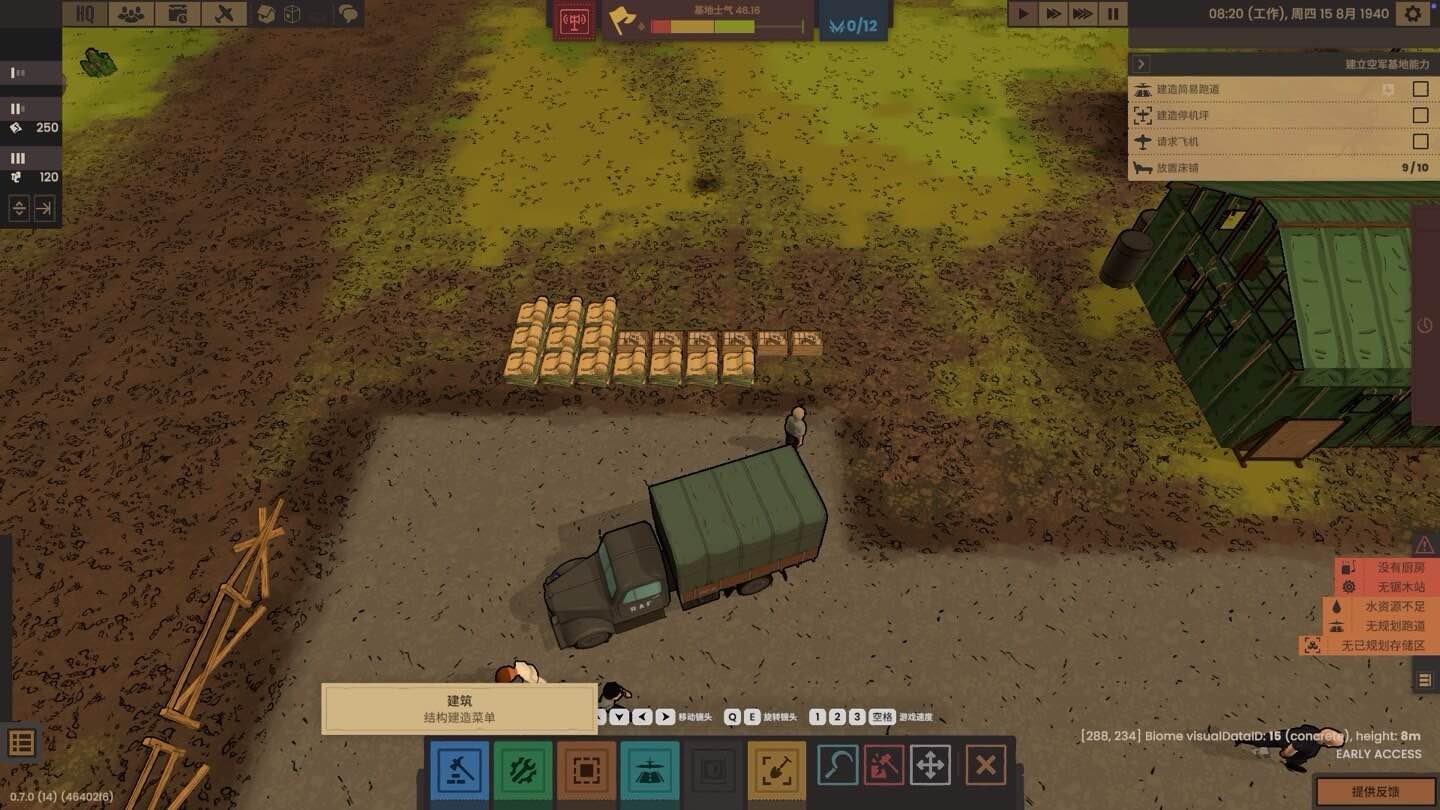
Task: Check the 请求飞机 objective checkbox
Action: tap(1419, 141)
